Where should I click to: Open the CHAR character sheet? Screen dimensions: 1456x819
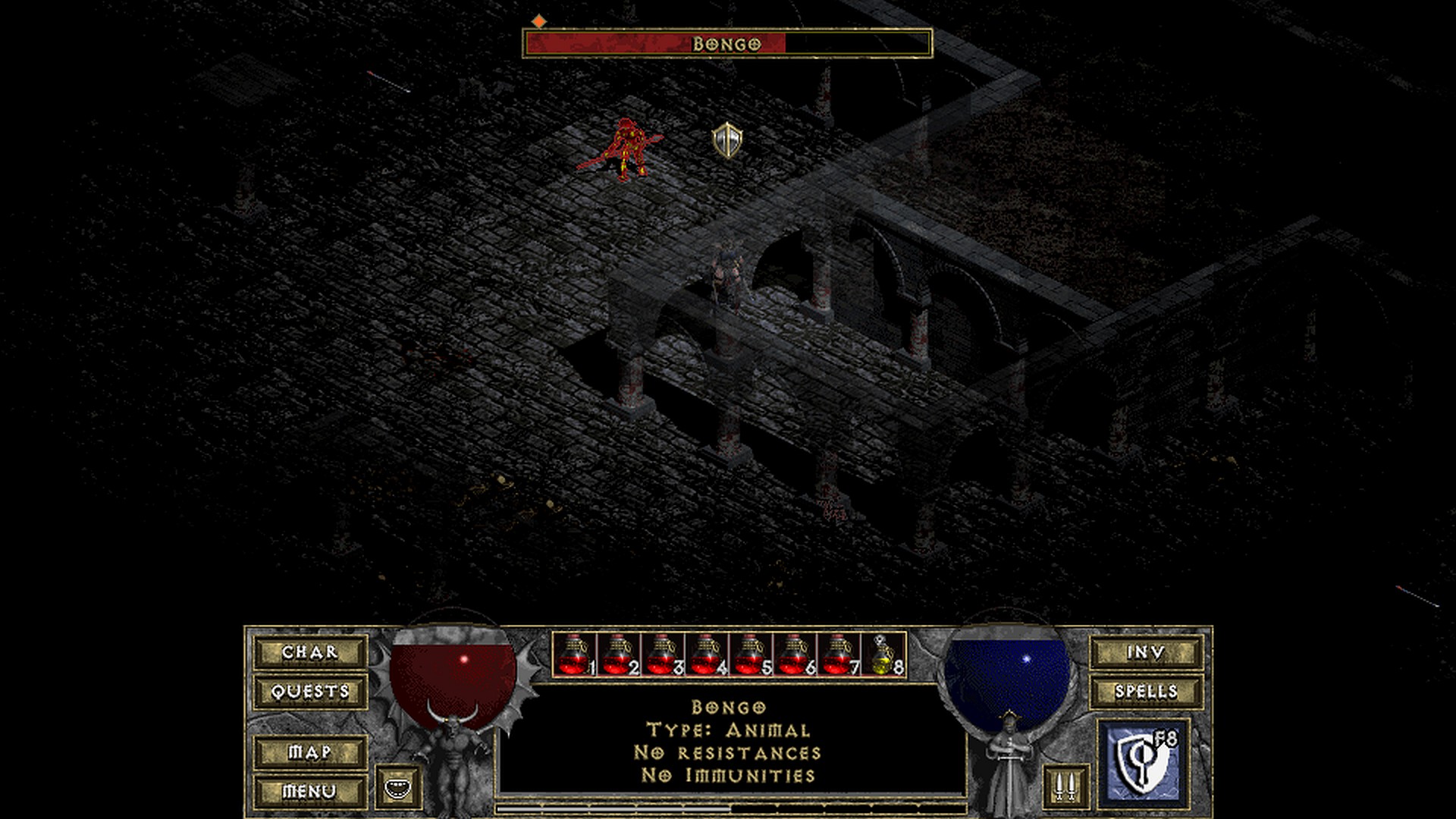pyautogui.click(x=310, y=652)
